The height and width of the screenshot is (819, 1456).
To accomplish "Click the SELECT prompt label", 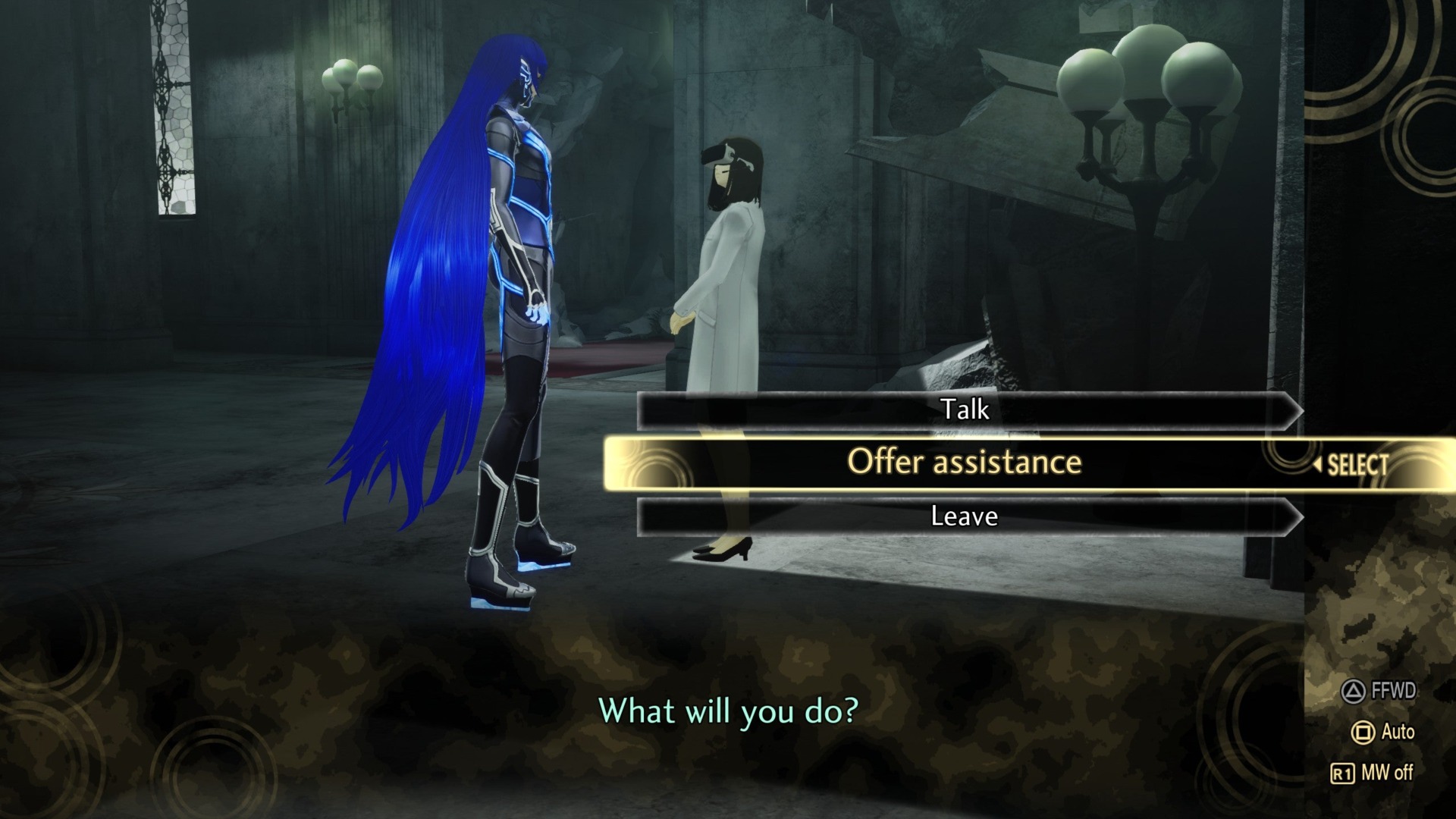I will (x=1357, y=465).
